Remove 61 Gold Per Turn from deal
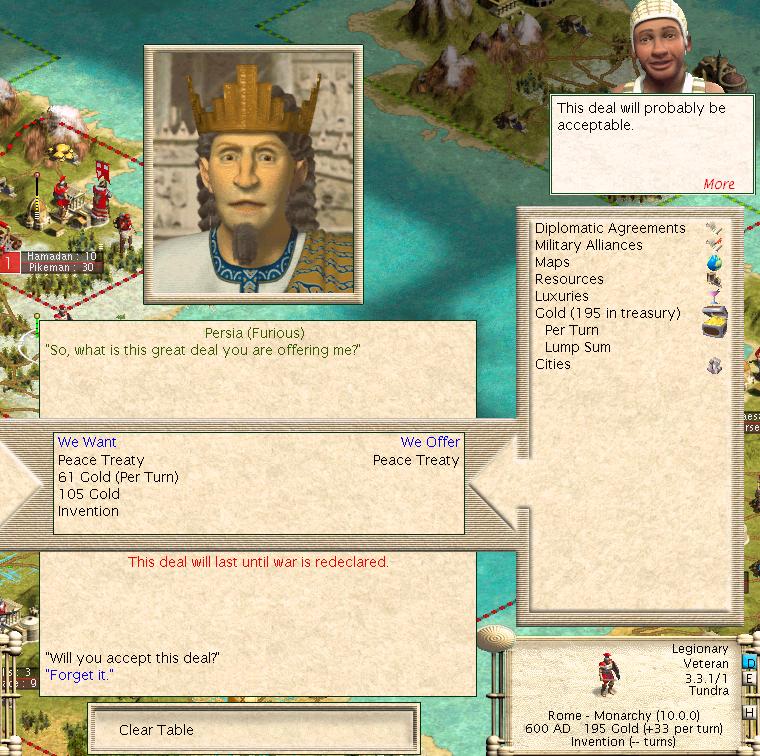The height and width of the screenshot is (756, 760). [118, 477]
